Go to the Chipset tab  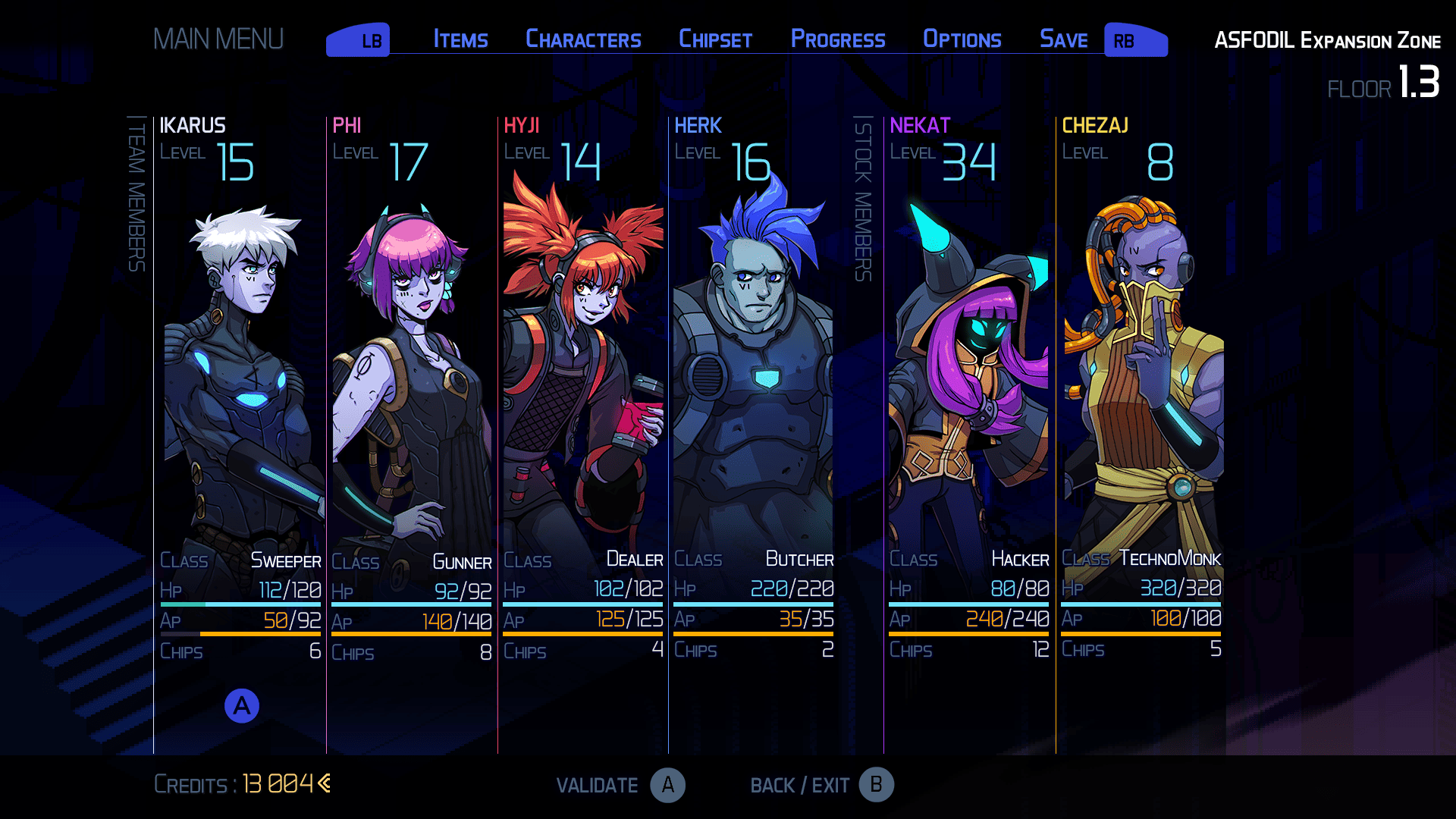tap(715, 39)
